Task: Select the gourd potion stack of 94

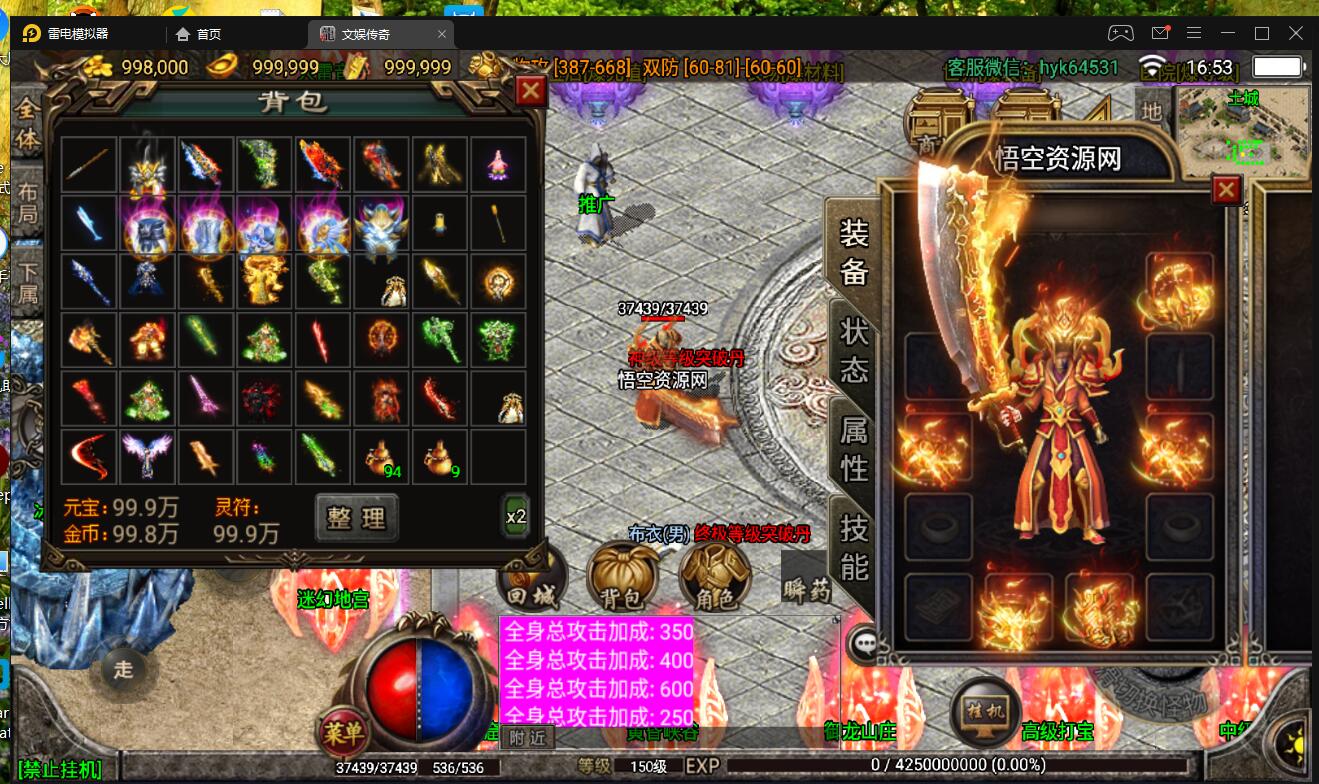Action: (382, 455)
